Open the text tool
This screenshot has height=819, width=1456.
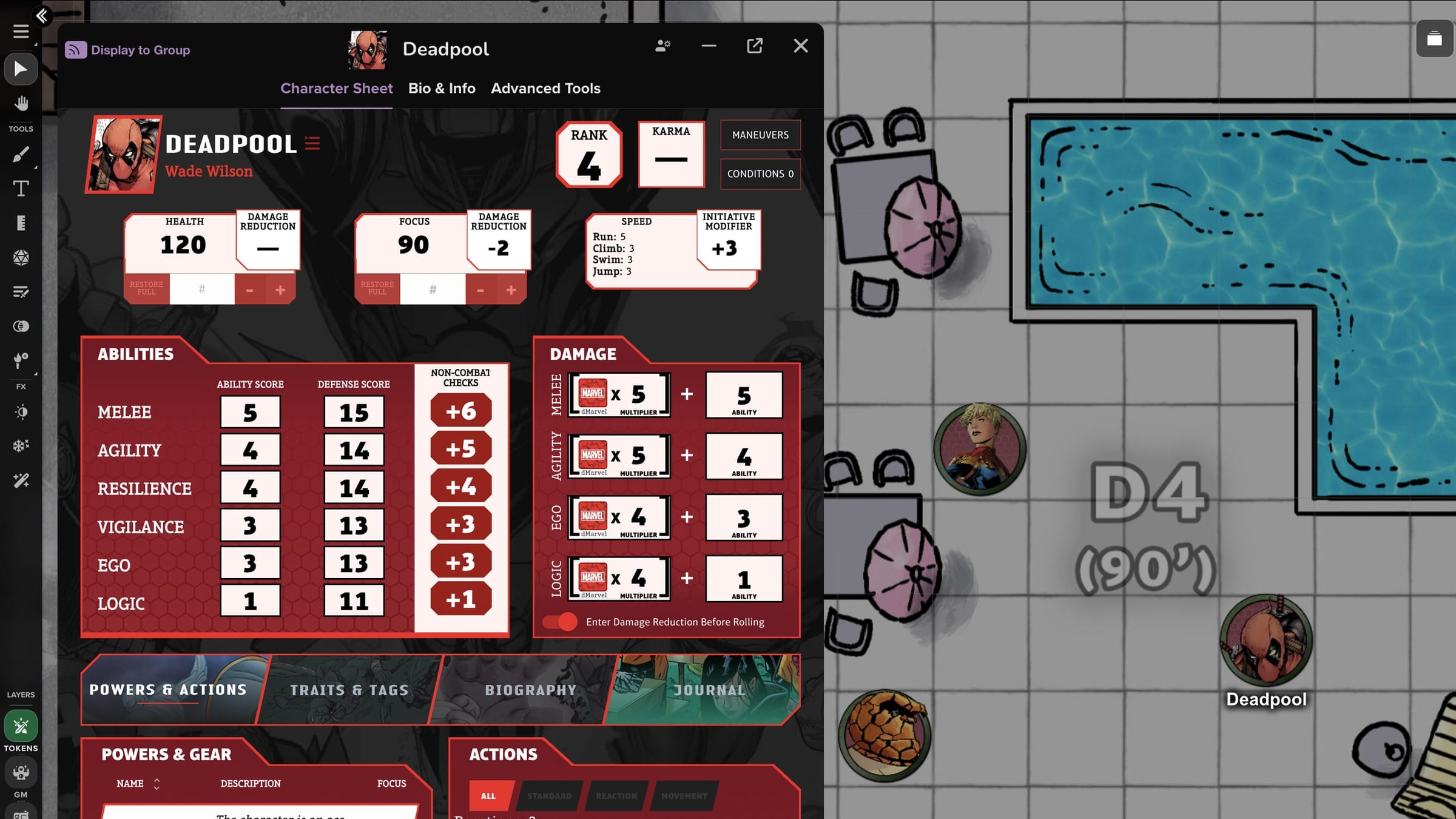coord(21,188)
